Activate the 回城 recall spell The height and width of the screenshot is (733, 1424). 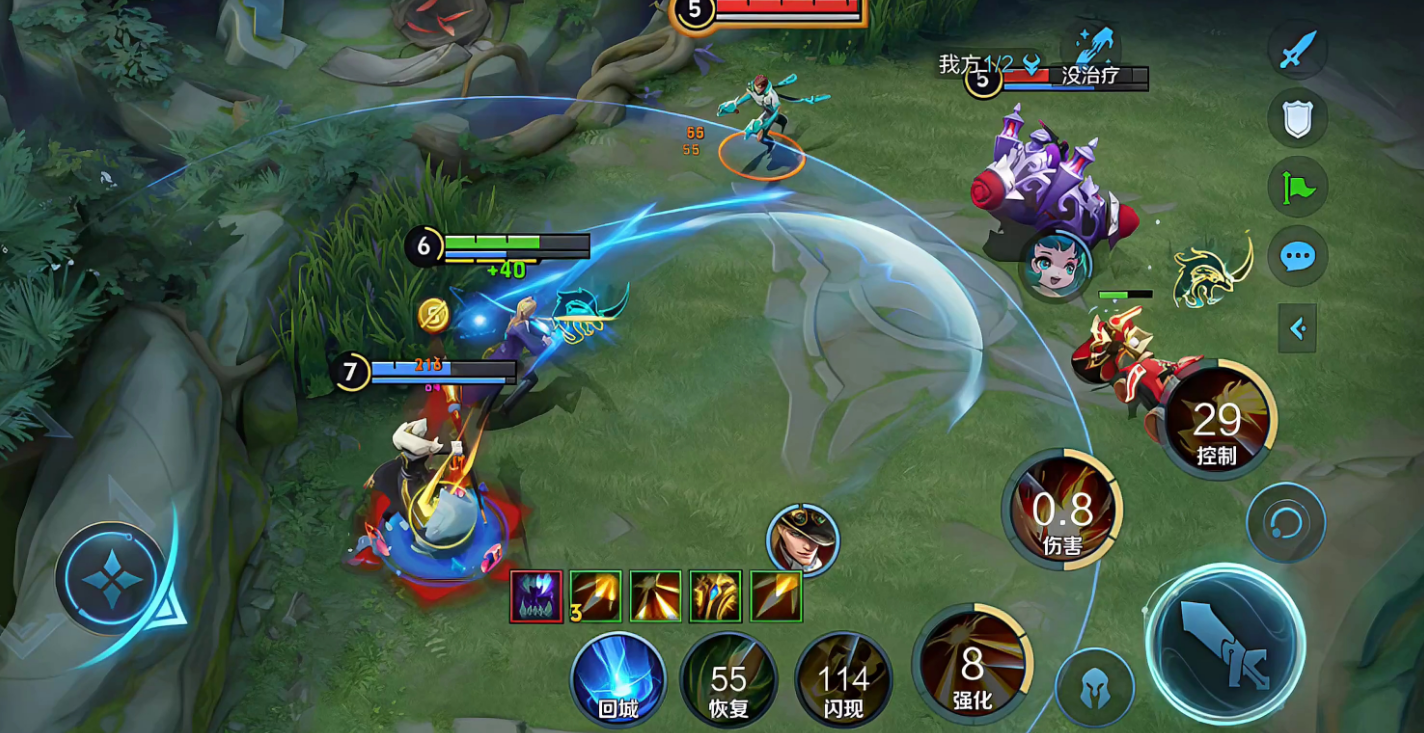(x=618, y=678)
